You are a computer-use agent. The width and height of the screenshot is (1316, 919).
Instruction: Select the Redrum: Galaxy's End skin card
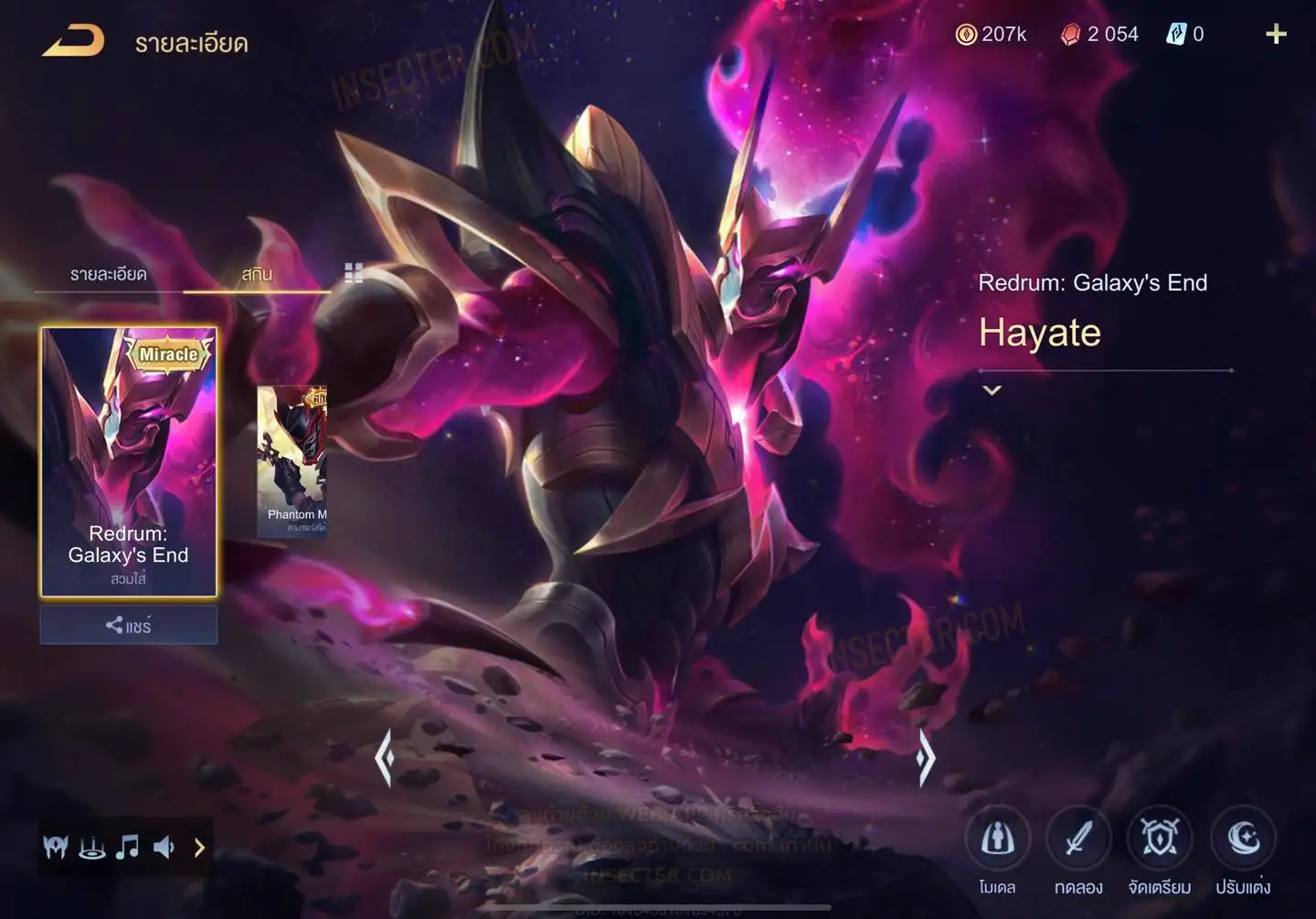pos(128,461)
